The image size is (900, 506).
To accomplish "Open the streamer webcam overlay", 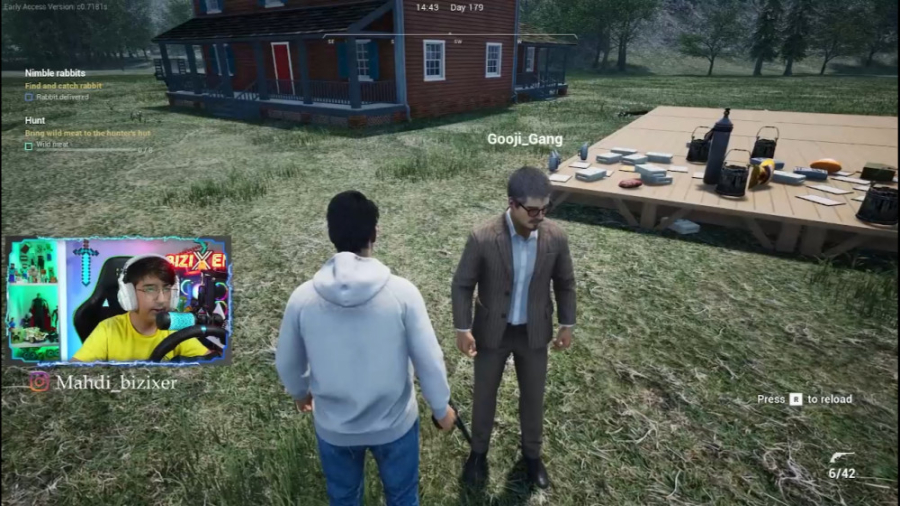I will (x=118, y=300).
